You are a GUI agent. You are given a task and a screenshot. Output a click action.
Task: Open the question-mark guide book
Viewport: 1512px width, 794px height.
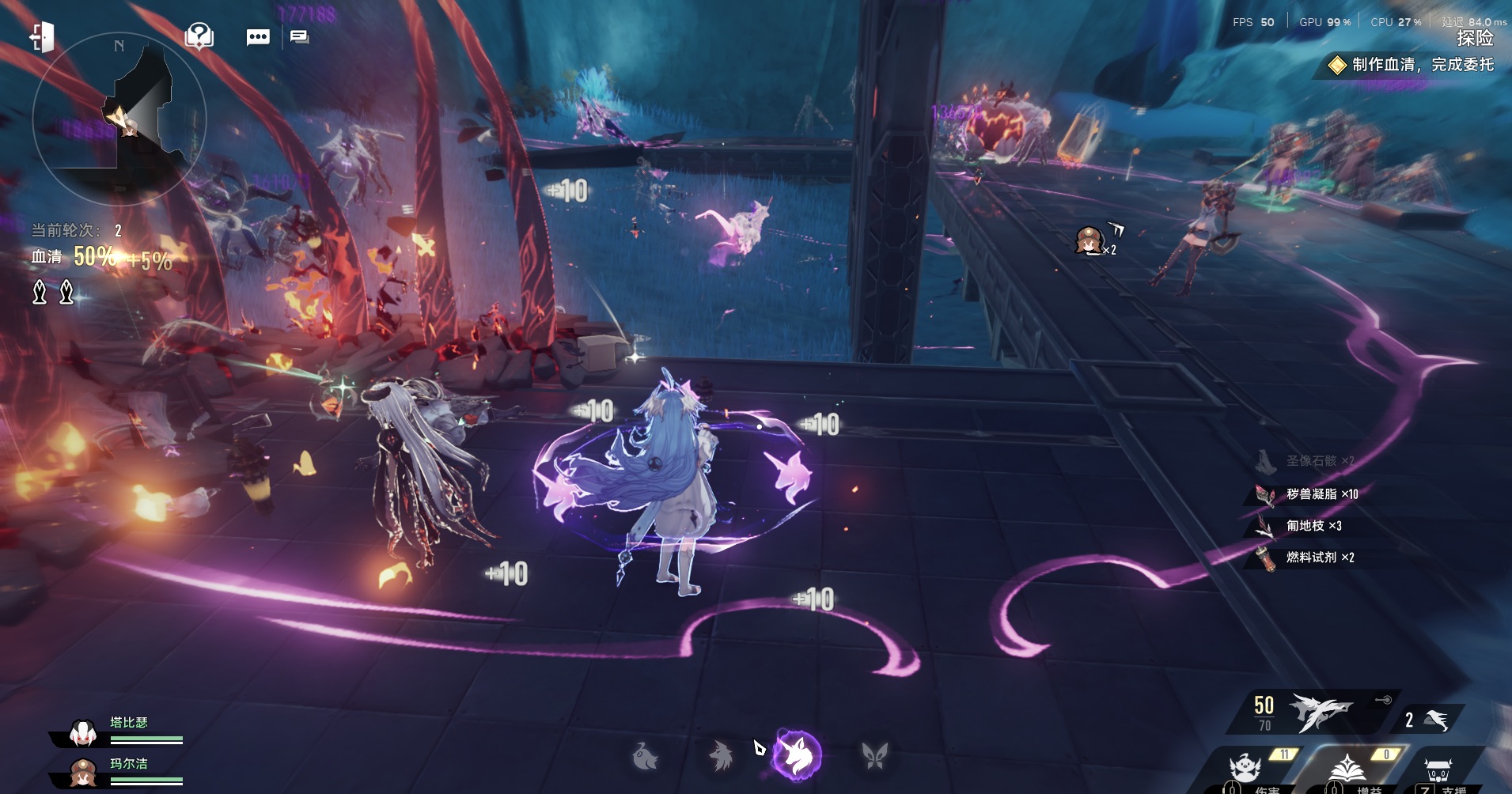pos(199,36)
